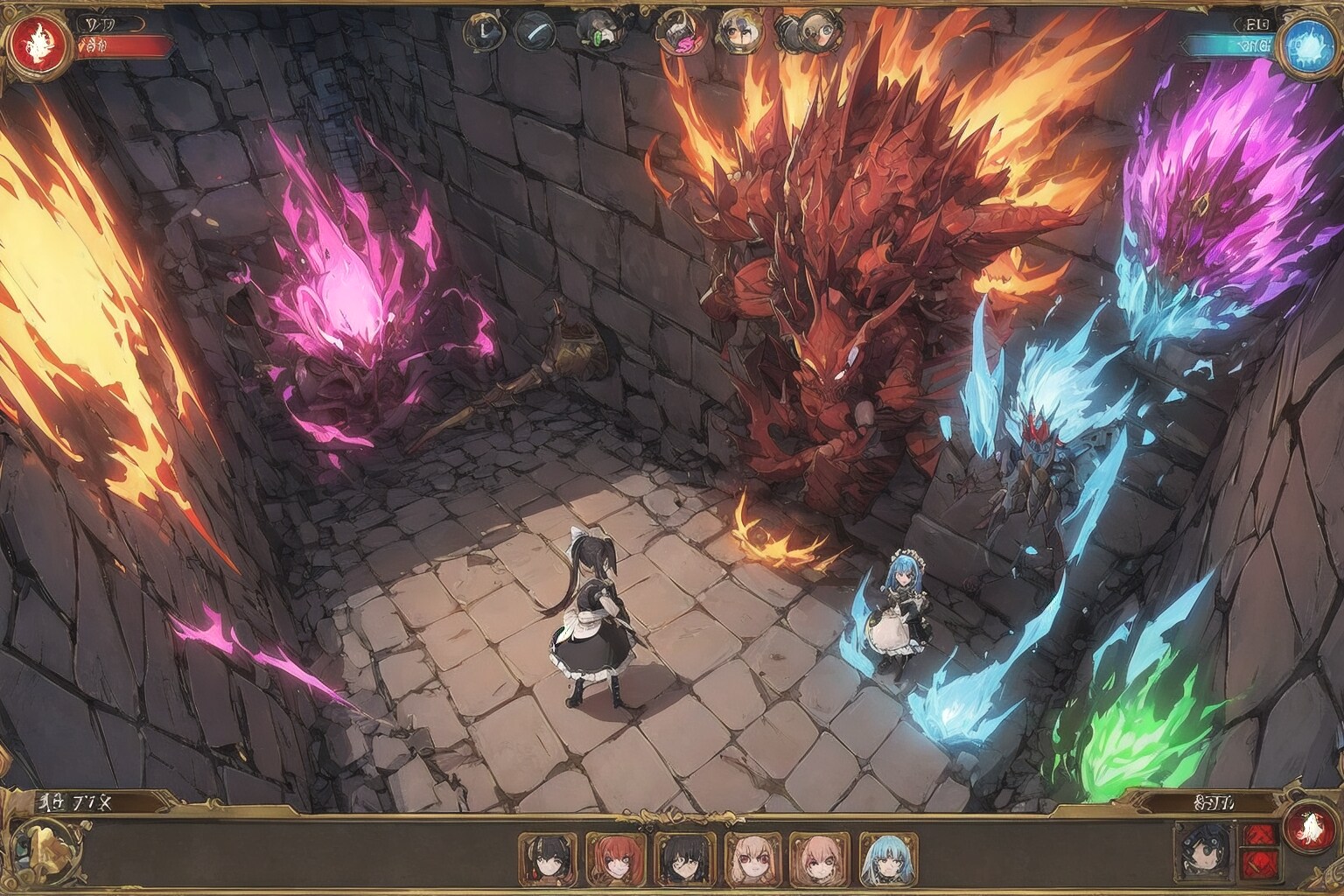
Task: Click the dark orb with white mark
Action: 483,31
